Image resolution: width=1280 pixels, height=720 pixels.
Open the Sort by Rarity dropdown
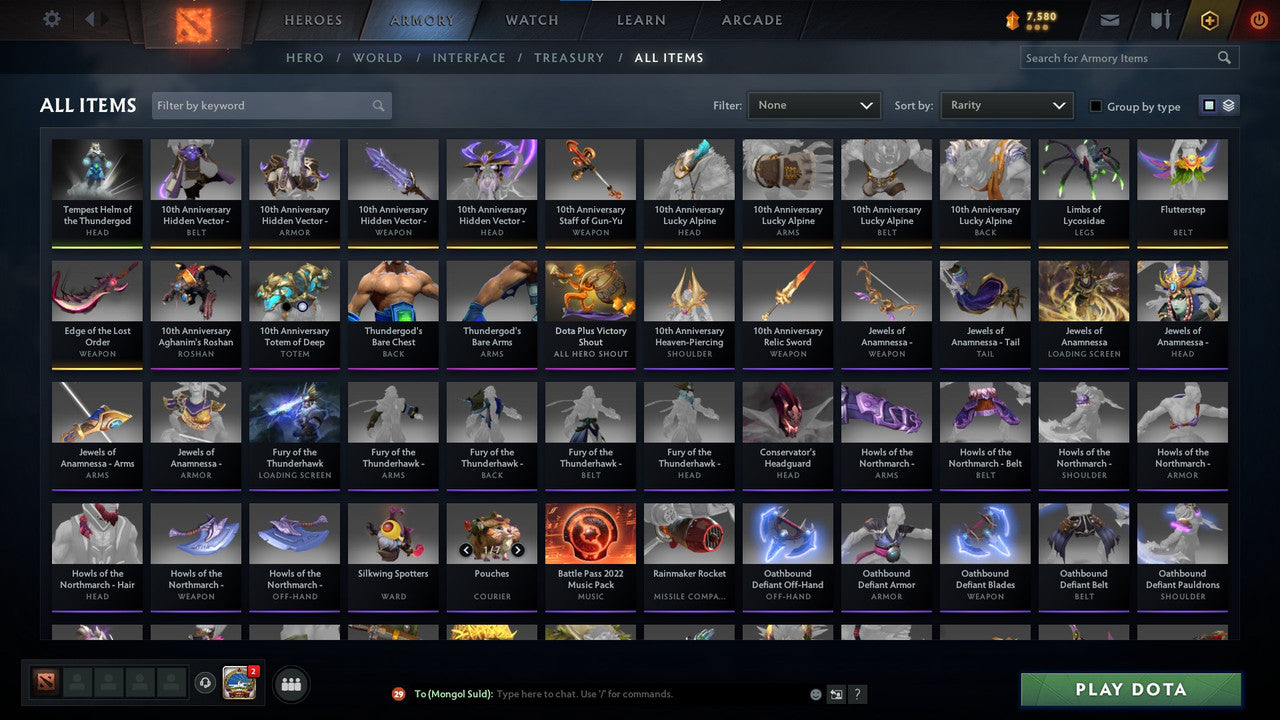coord(1006,104)
